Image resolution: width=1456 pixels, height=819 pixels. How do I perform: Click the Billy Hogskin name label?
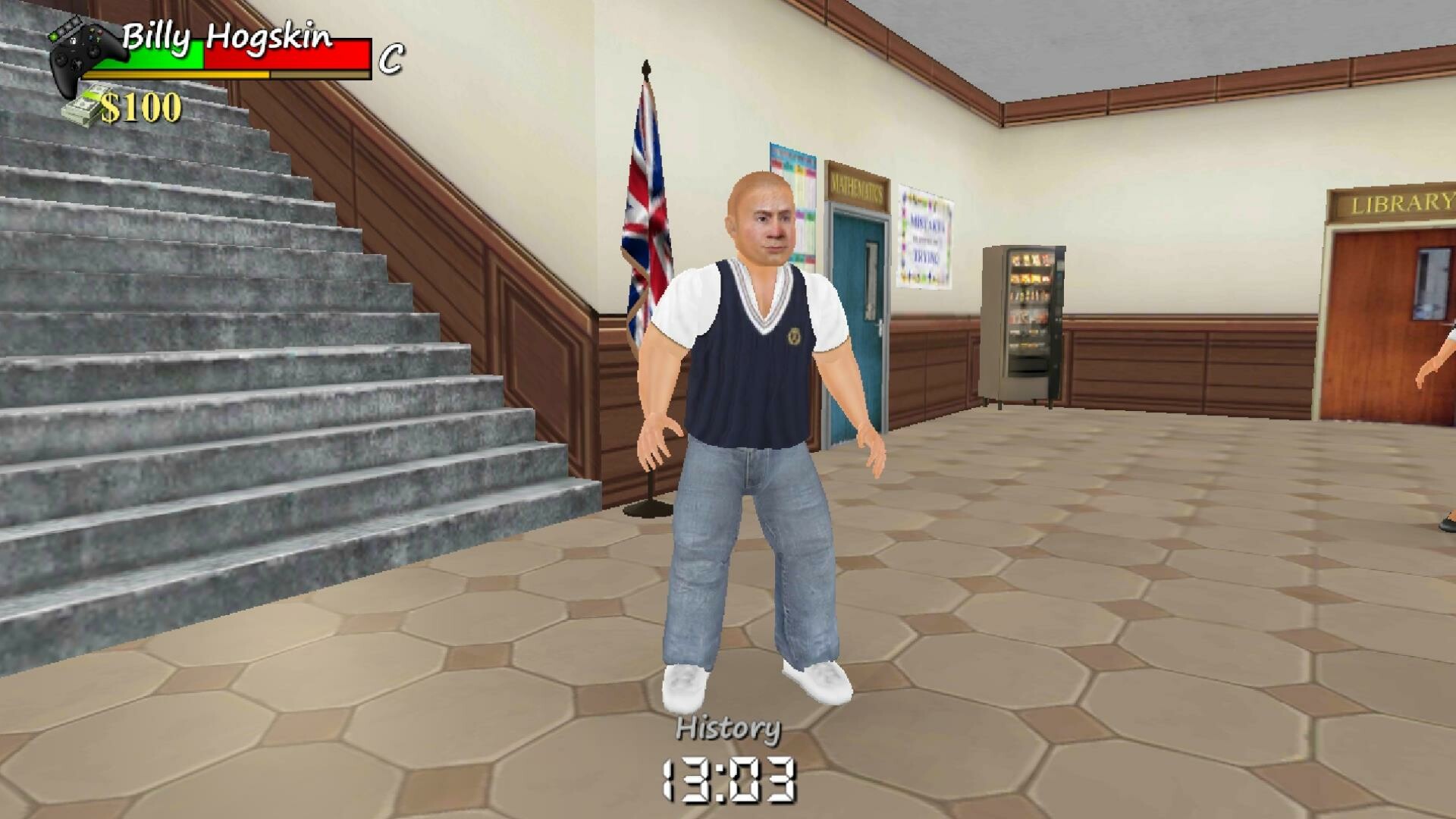(x=227, y=34)
